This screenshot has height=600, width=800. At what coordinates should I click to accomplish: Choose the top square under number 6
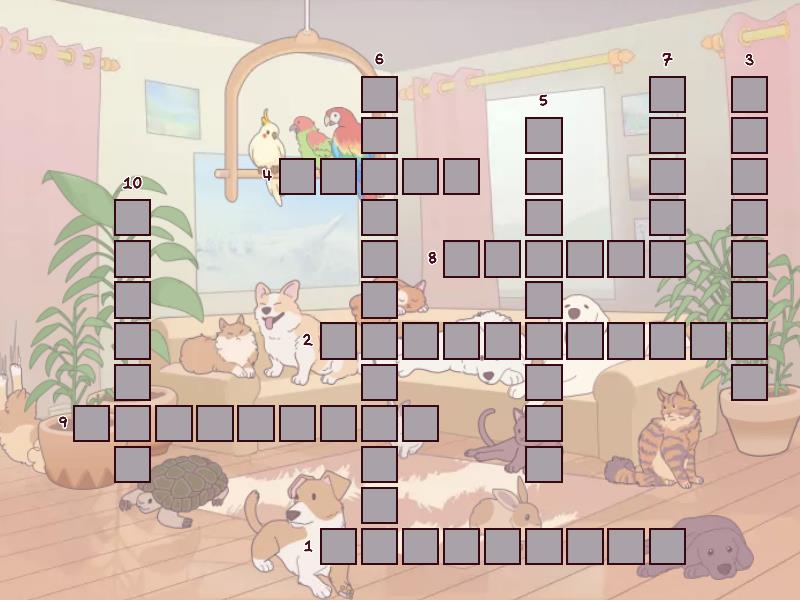(380, 94)
